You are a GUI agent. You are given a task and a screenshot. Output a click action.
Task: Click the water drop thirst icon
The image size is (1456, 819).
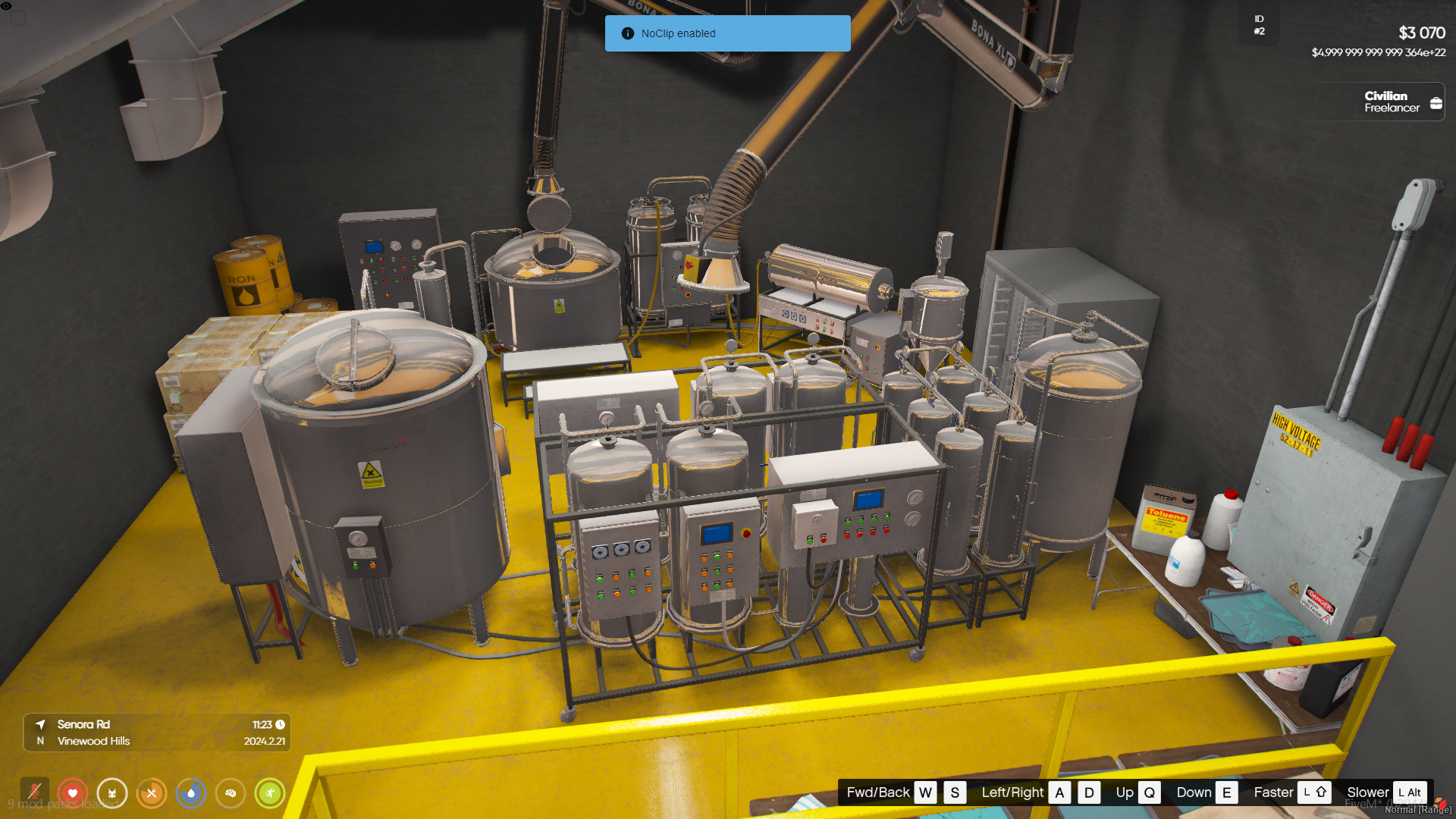coord(191,793)
